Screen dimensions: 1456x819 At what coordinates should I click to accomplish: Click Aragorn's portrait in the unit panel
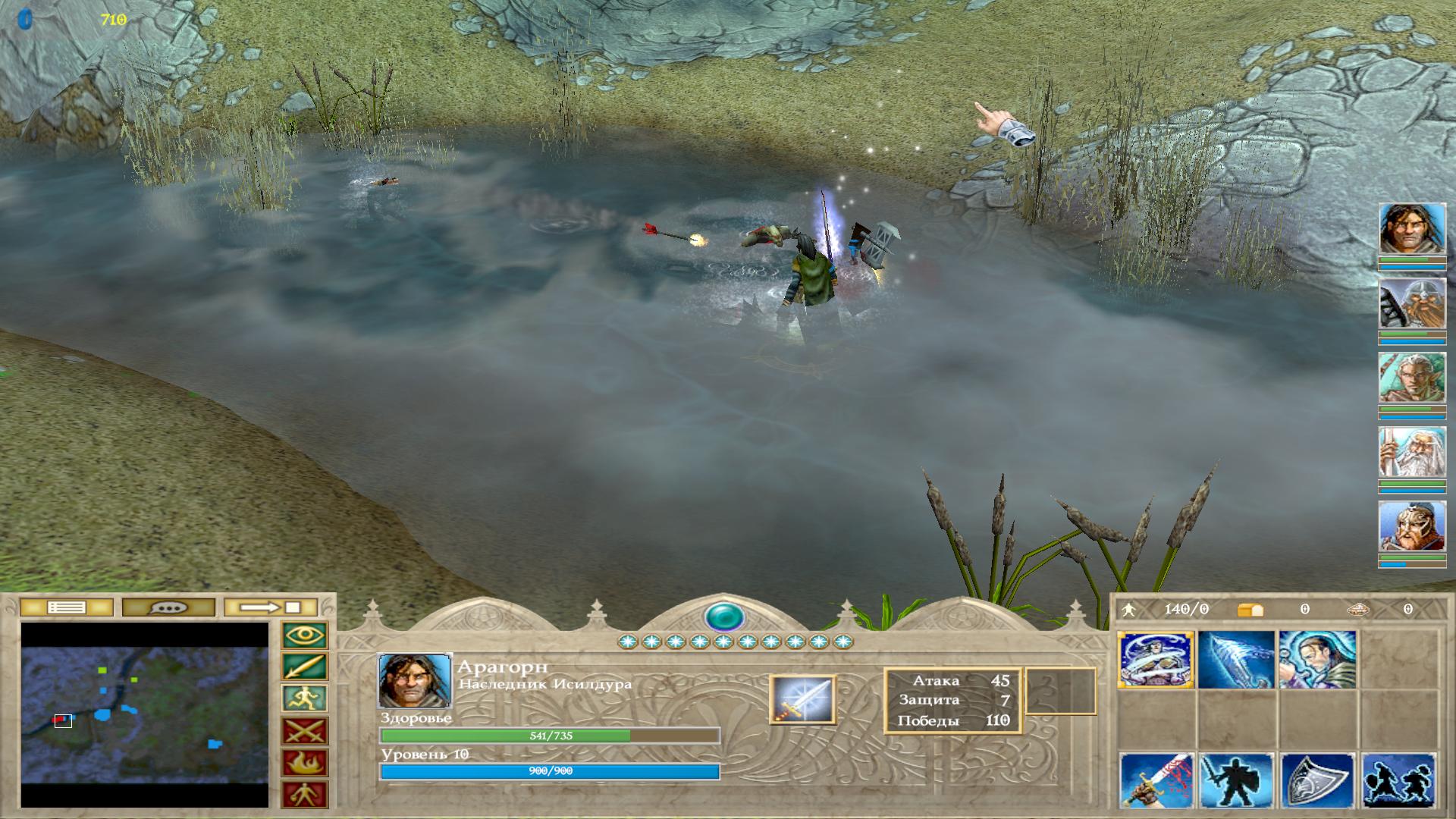(414, 681)
